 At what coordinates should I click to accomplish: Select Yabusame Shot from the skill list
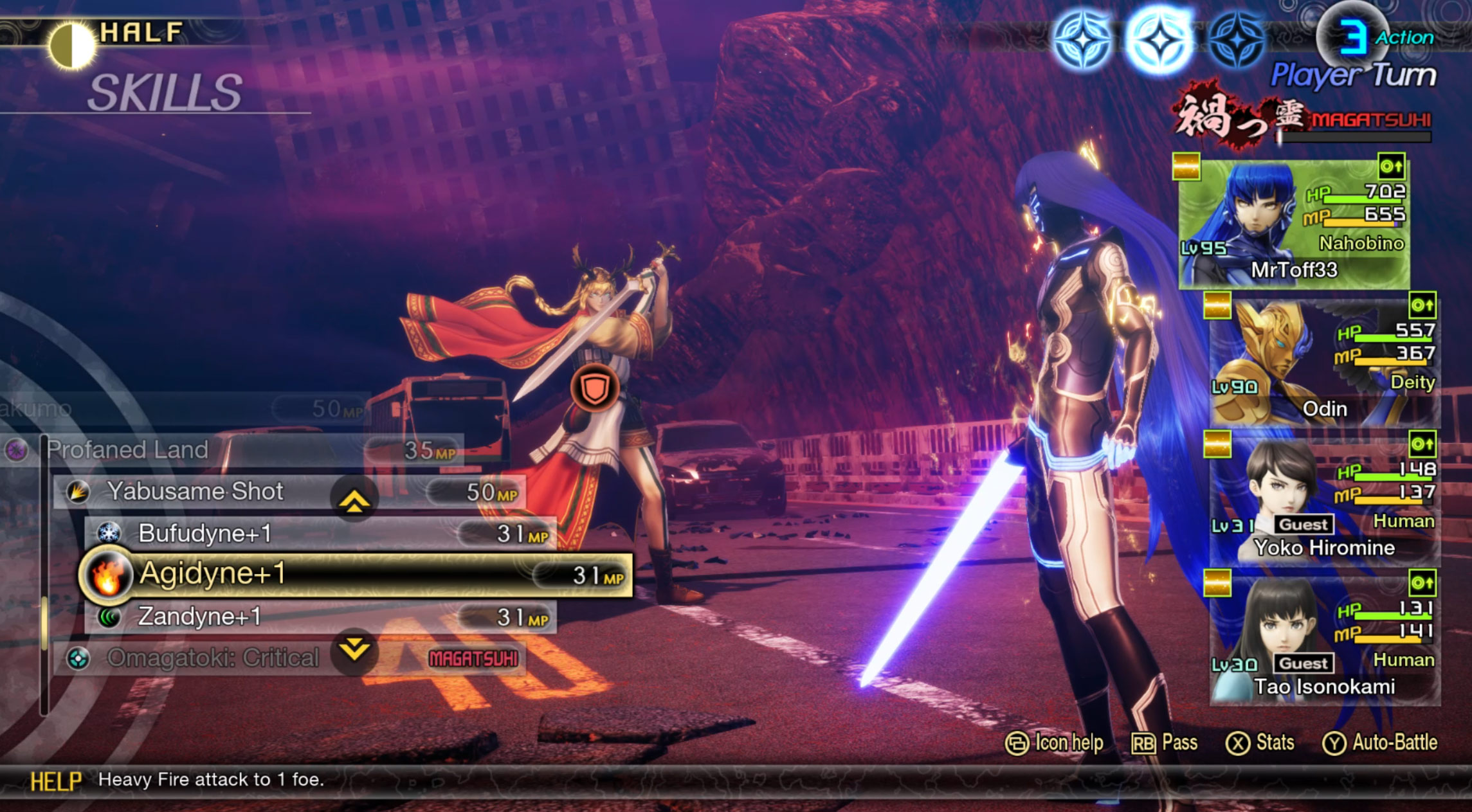[289, 492]
